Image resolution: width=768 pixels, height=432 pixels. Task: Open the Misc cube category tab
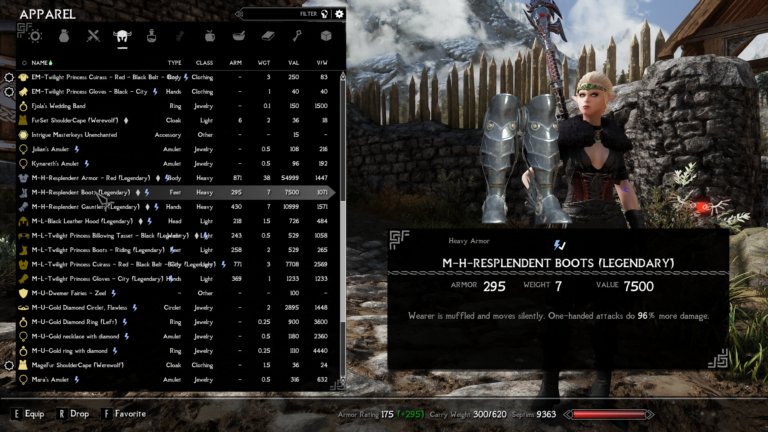[x=325, y=36]
